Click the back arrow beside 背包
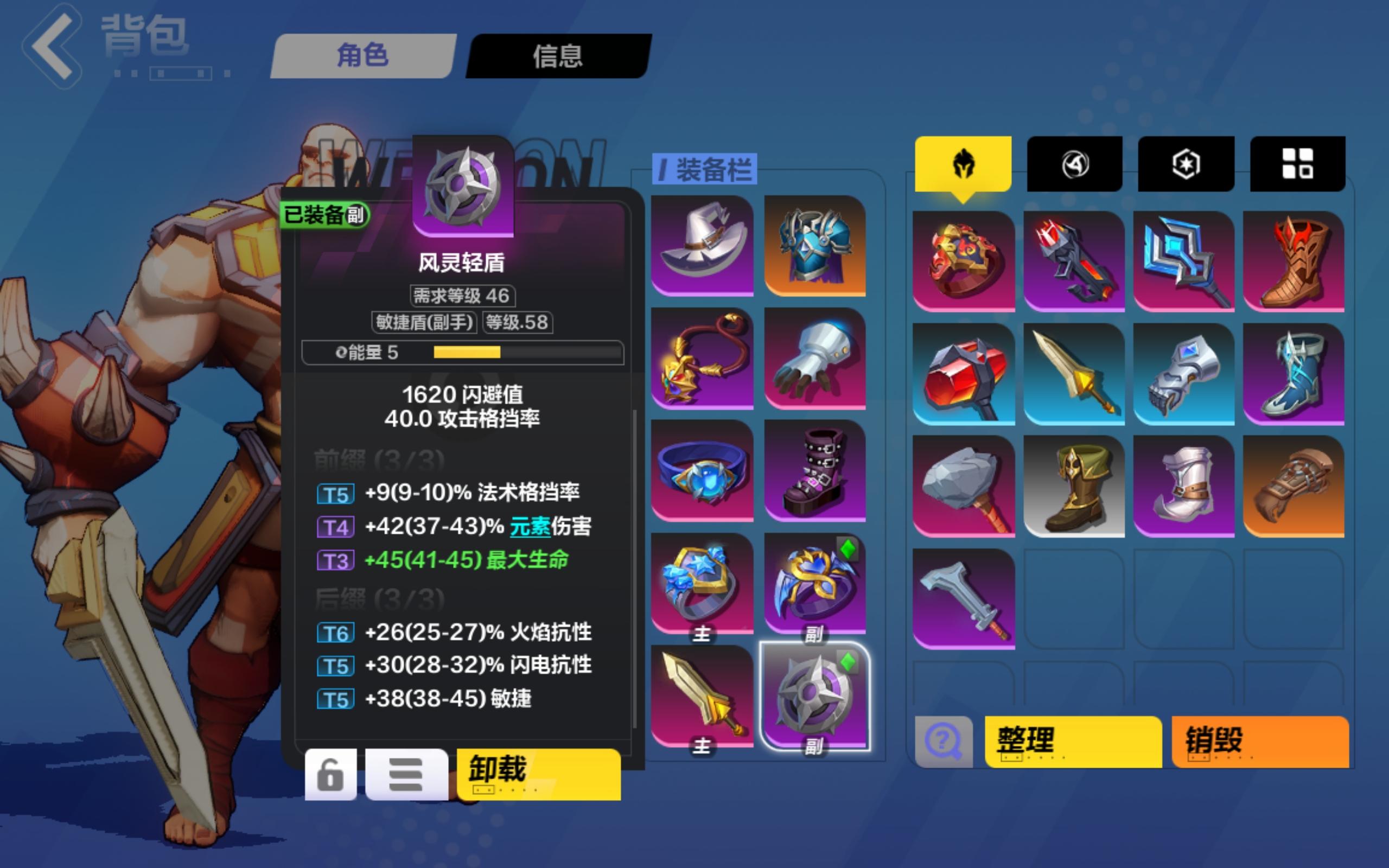1389x868 pixels. [53, 46]
